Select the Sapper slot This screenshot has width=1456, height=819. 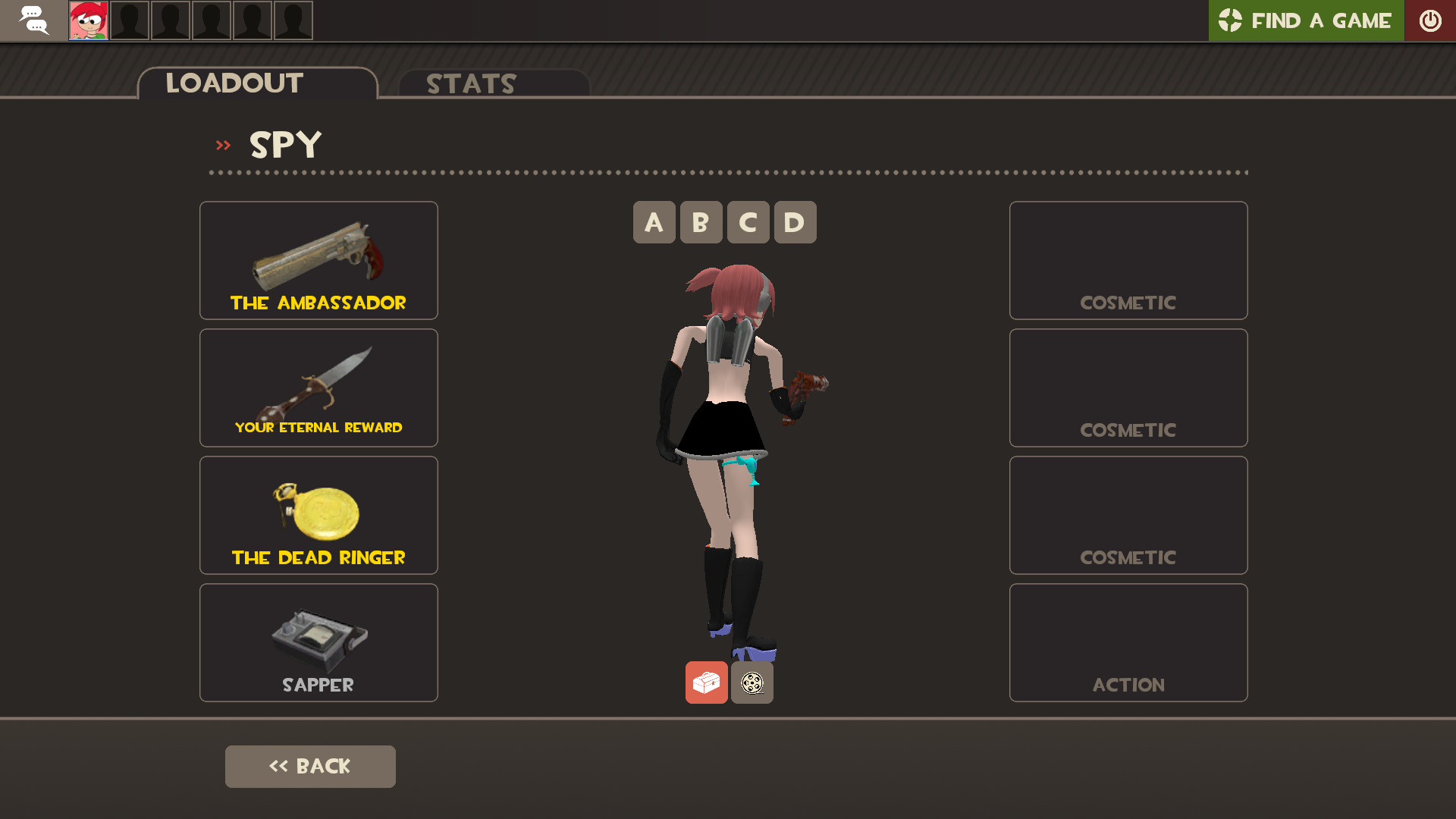point(318,642)
